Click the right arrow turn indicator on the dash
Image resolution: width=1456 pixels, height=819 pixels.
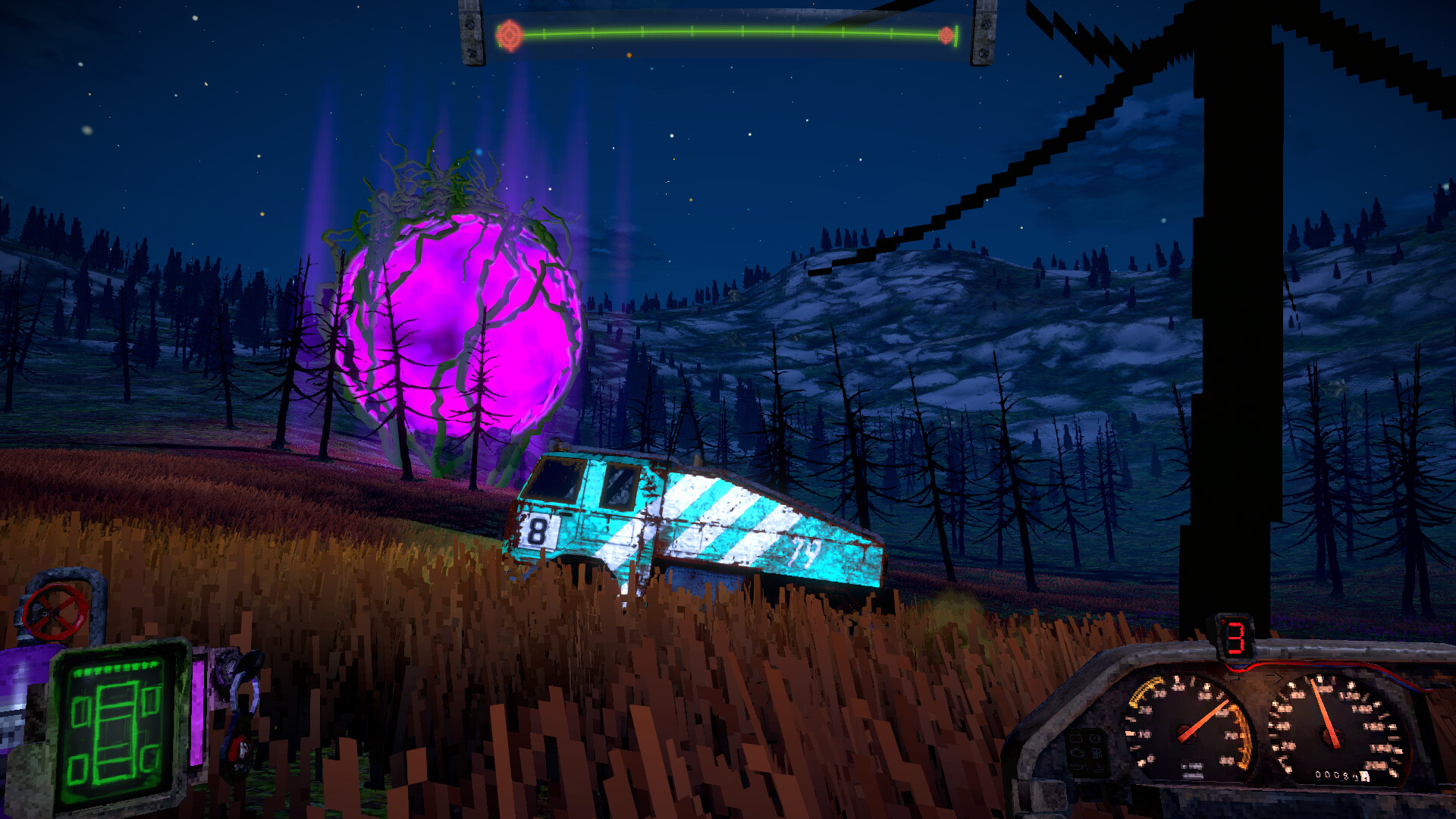pyautogui.click(x=1274, y=676)
